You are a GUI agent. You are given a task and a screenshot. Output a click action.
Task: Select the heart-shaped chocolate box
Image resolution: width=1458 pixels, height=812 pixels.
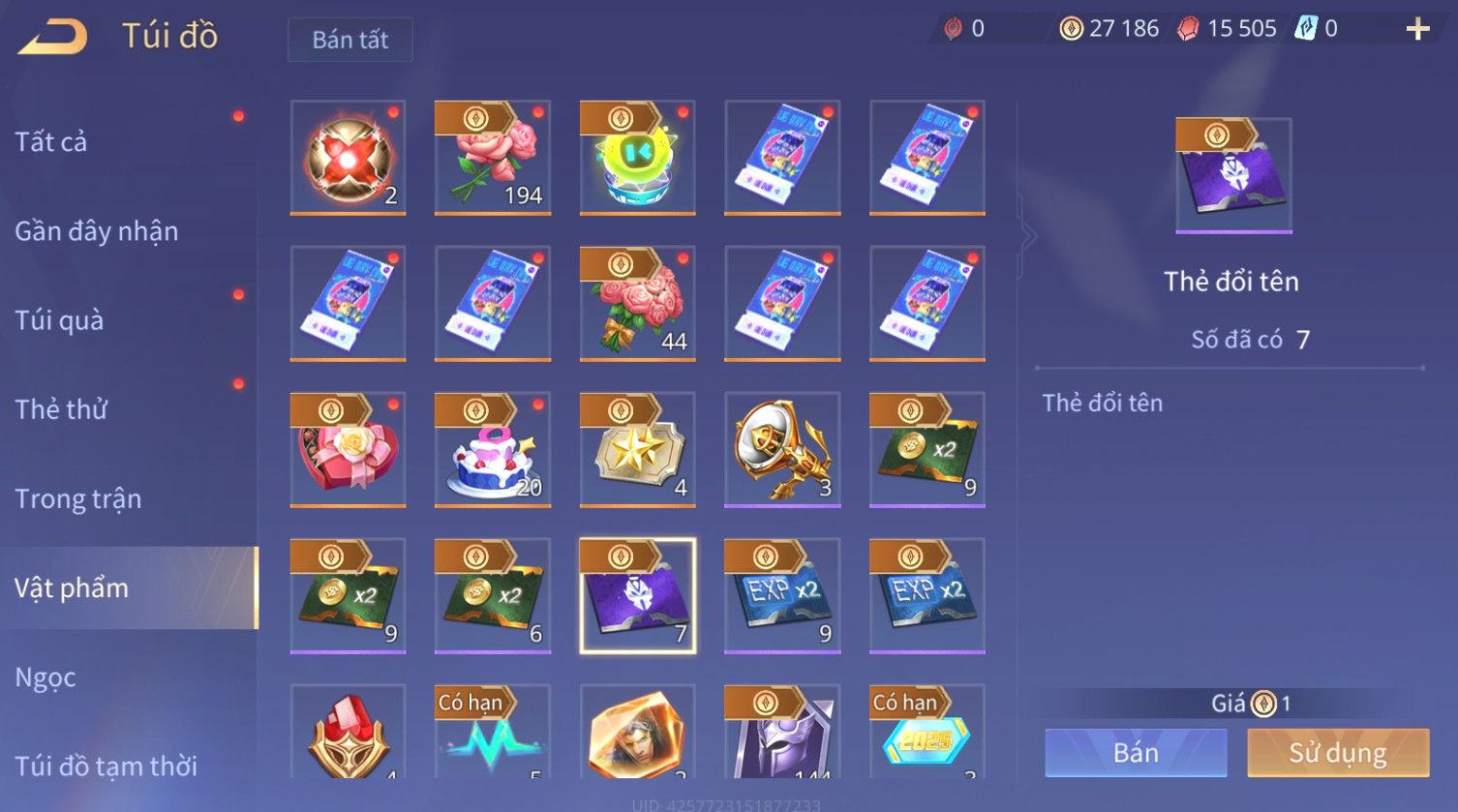click(x=348, y=449)
